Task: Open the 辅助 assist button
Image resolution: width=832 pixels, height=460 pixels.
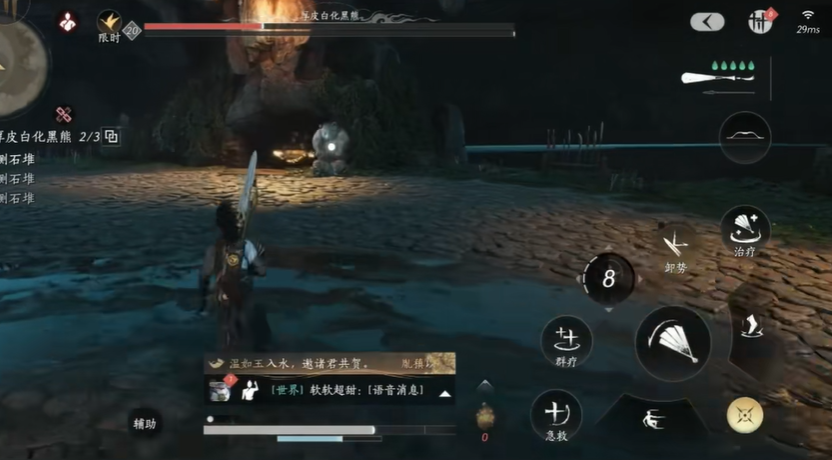Action: point(145,424)
